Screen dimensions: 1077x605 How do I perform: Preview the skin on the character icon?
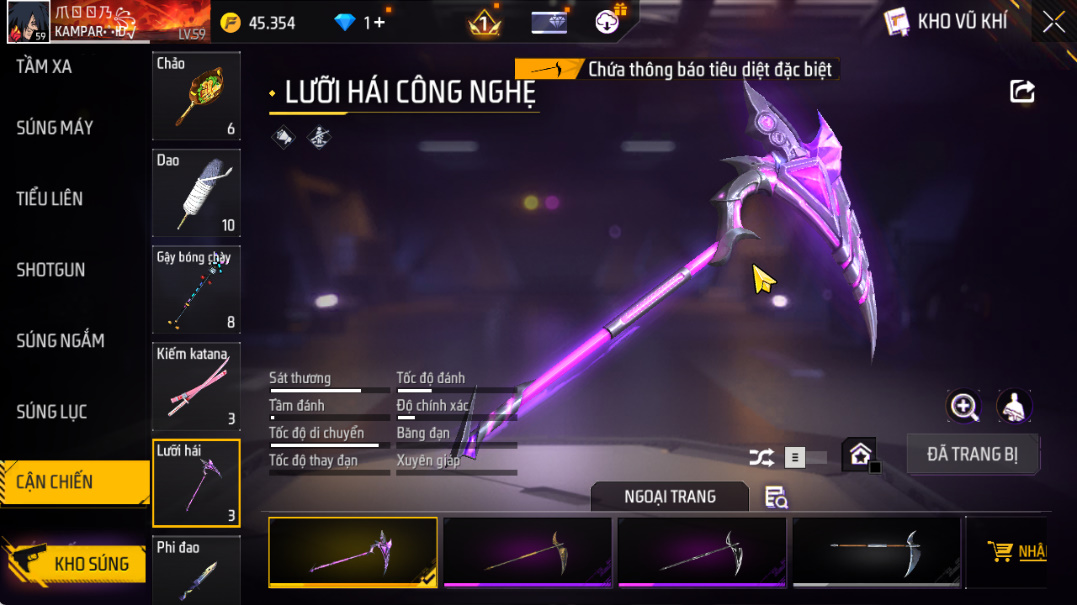[1014, 406]
